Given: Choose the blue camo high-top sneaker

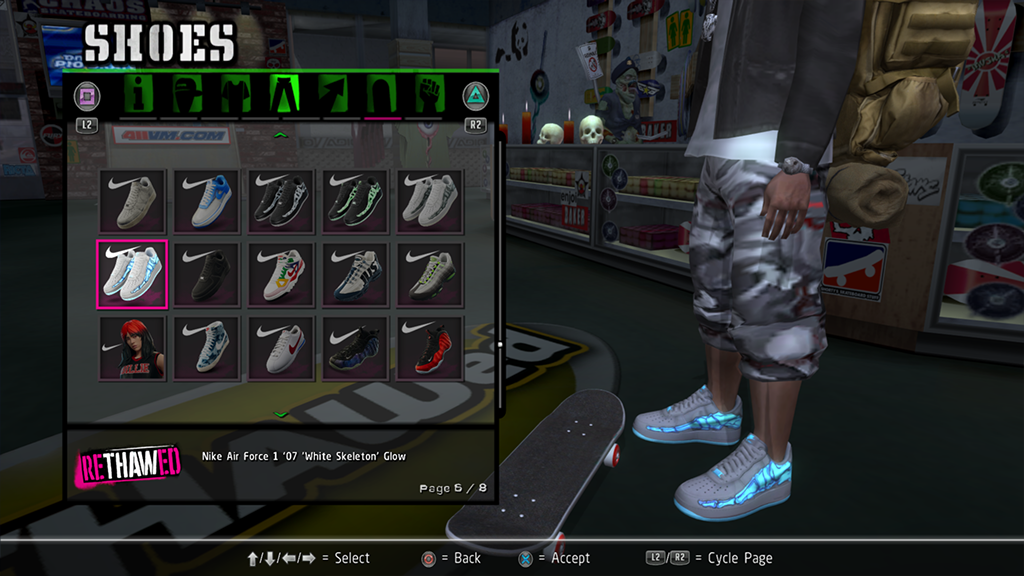Looking at the screenshot, I should [x=208, y=348].
